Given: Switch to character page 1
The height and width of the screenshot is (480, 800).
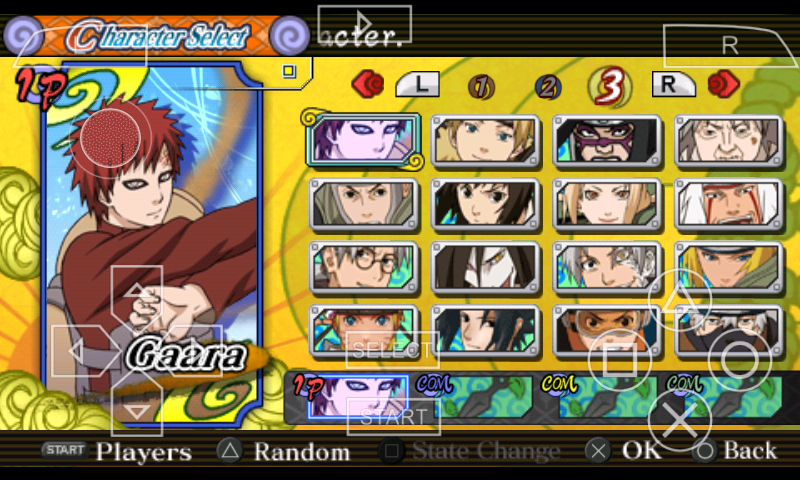Looking at the screenshot, I should [x=482, y=87].
